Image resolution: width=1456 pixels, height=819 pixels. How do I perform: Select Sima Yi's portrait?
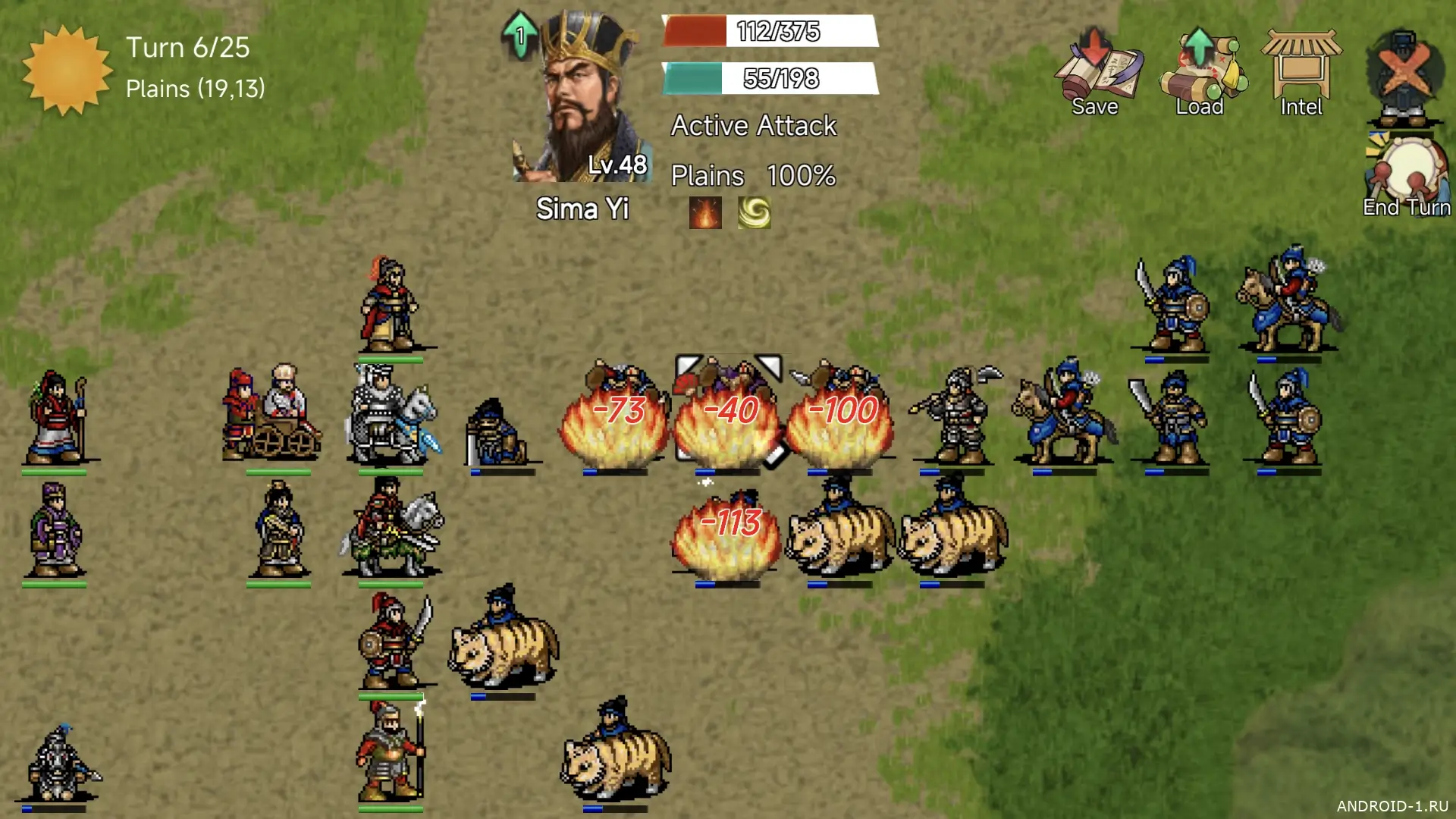(x=582, y=99)
